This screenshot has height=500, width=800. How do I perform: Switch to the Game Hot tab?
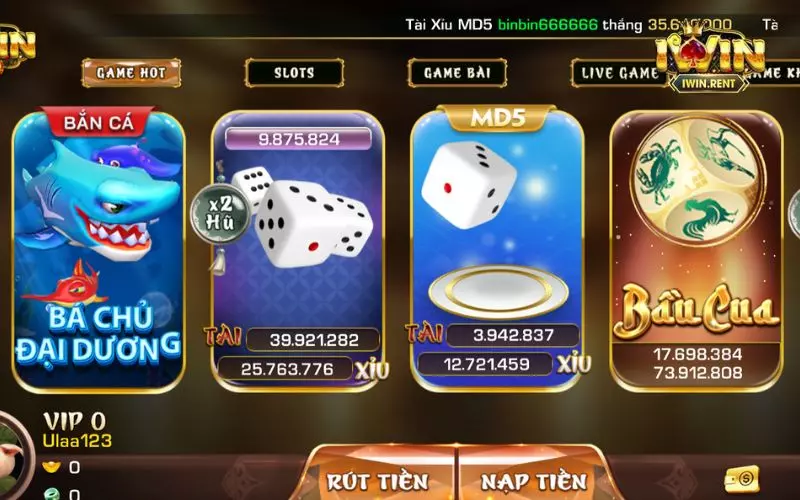click(x=132, y=72)
